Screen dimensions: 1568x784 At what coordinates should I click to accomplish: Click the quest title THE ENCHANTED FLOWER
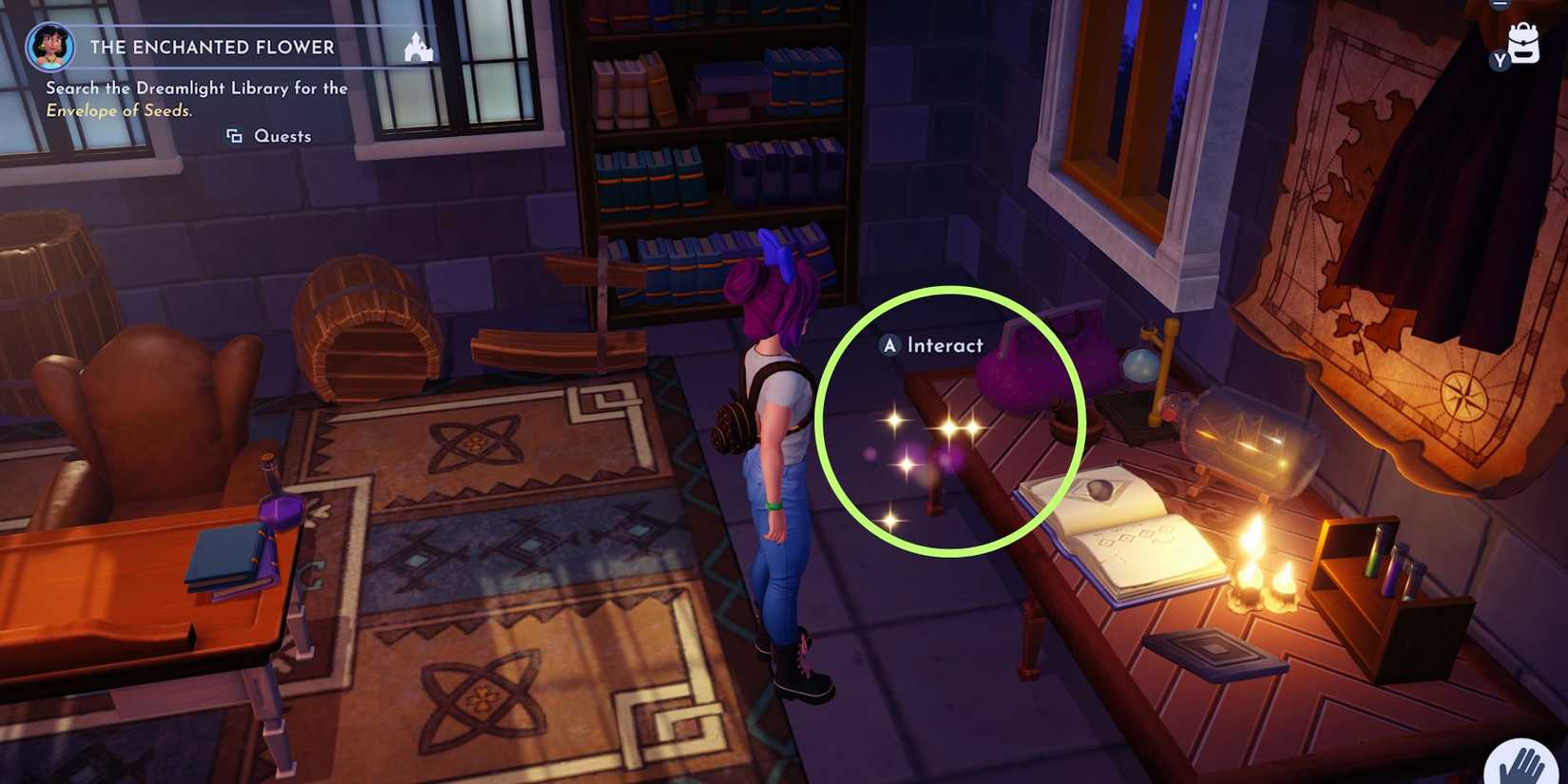coord(212,47)
